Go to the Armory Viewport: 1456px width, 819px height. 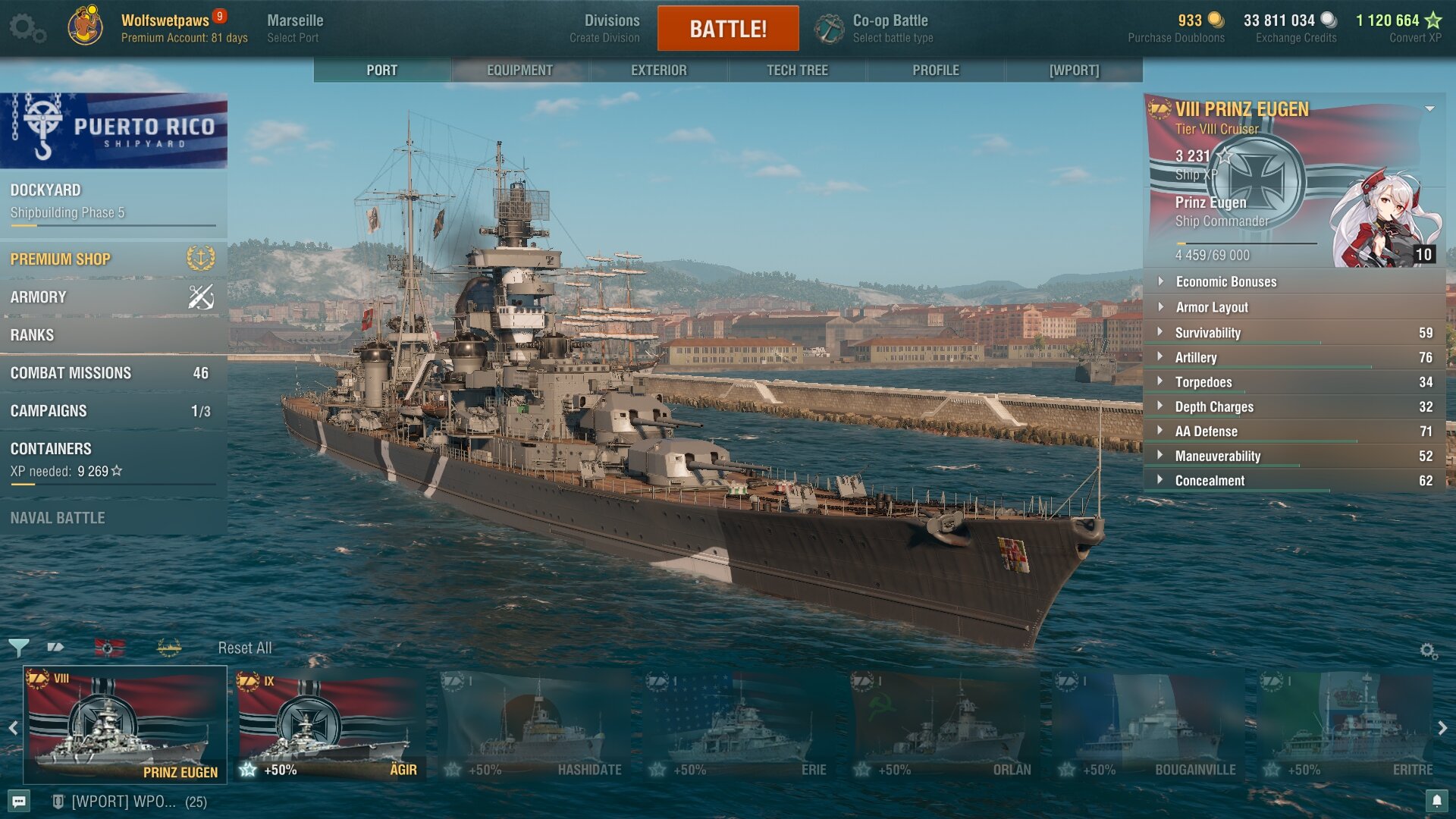113,297
